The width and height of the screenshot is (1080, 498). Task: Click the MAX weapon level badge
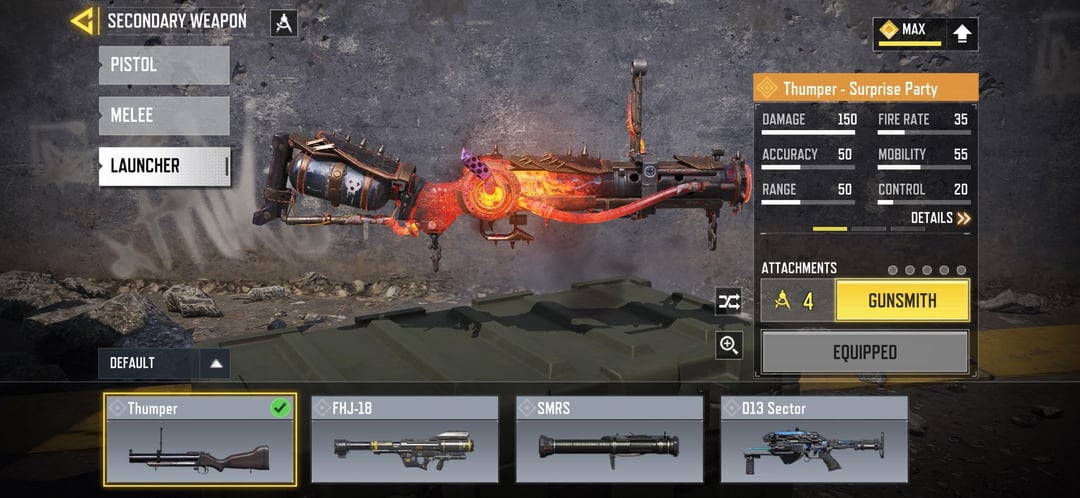909,33
